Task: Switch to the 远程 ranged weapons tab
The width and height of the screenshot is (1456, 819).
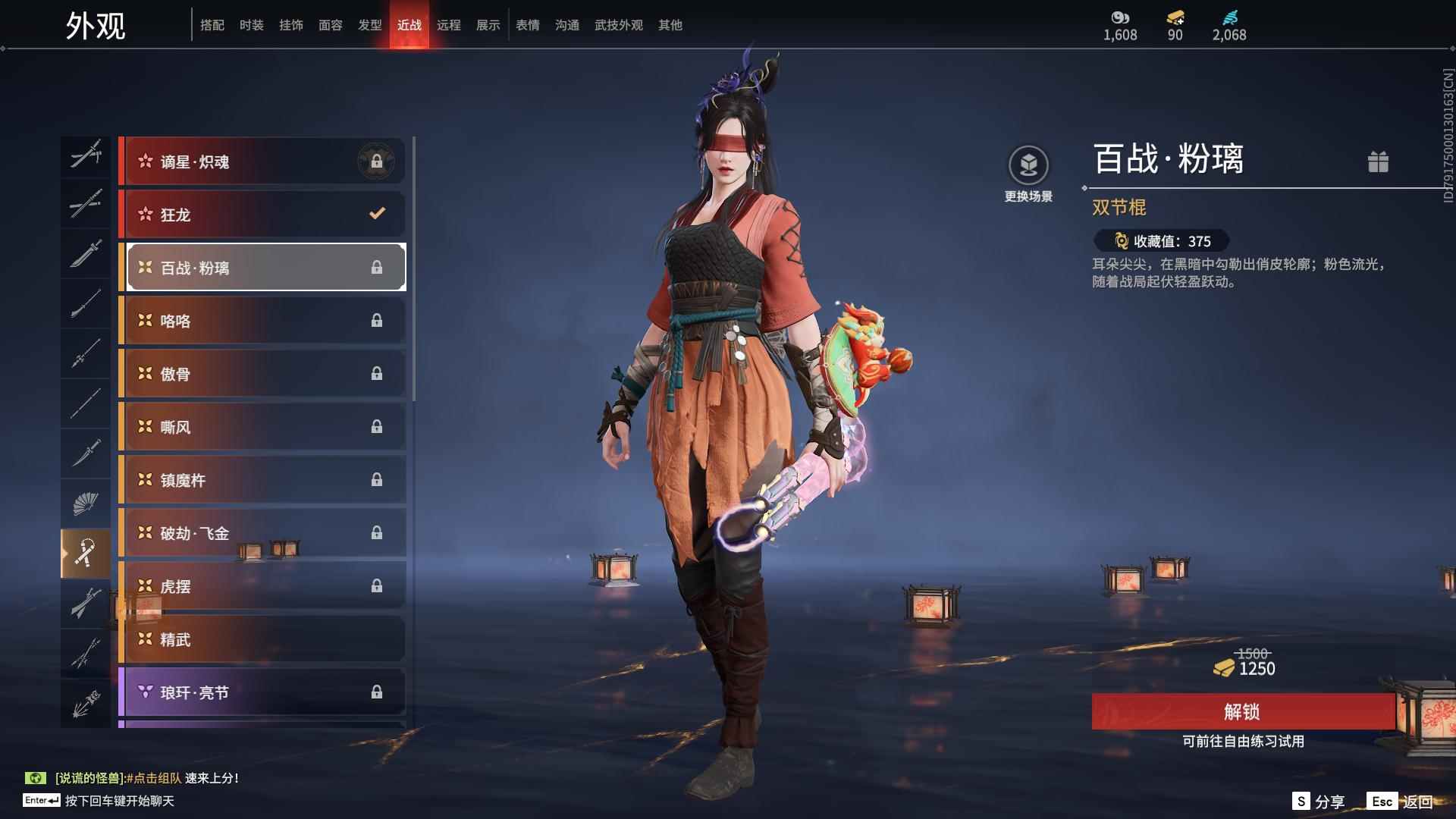Action: point(449,24)
